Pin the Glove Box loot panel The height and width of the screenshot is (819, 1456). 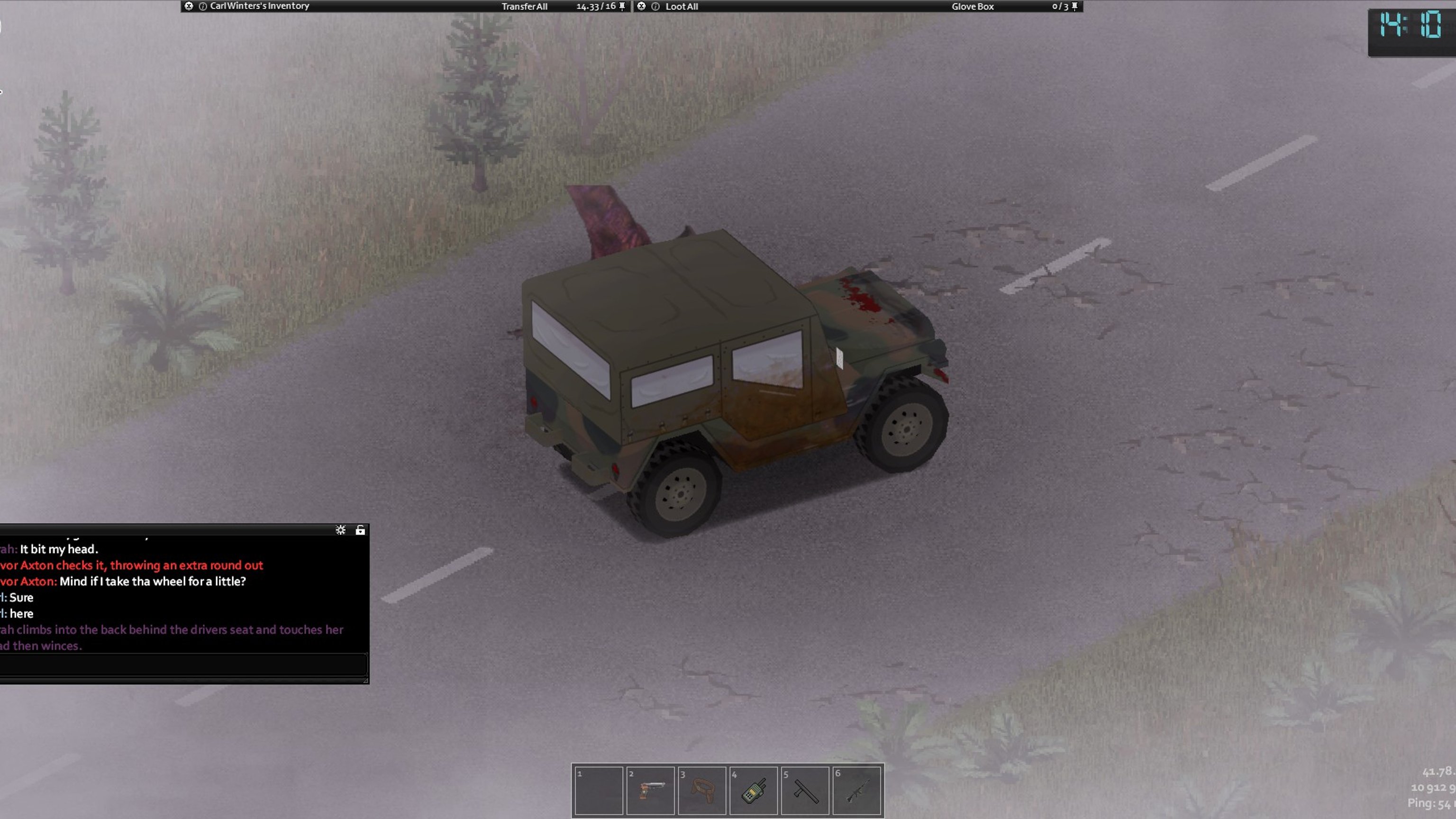(1075, 6)
